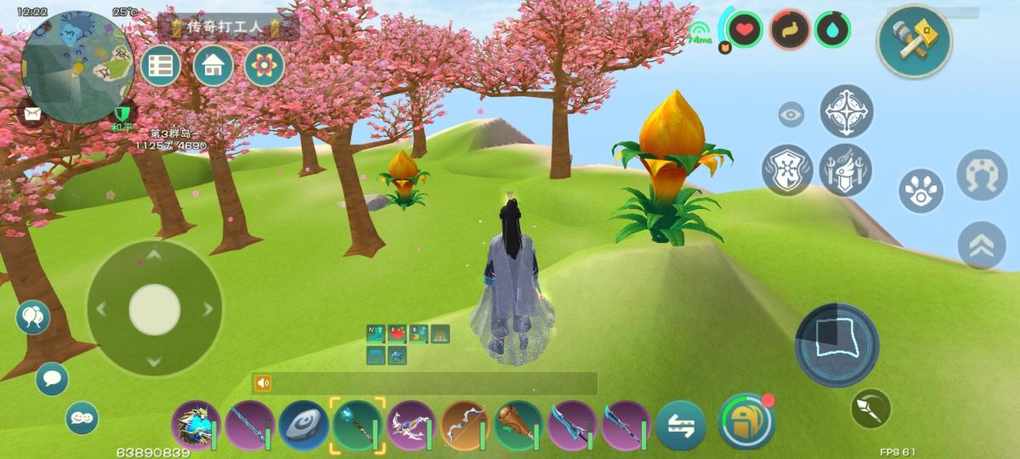Viewport: 1020px width, 459px height.
Task: Activate the four-pointed star skill
Action: pyautogui.click(x=846, y=111)
